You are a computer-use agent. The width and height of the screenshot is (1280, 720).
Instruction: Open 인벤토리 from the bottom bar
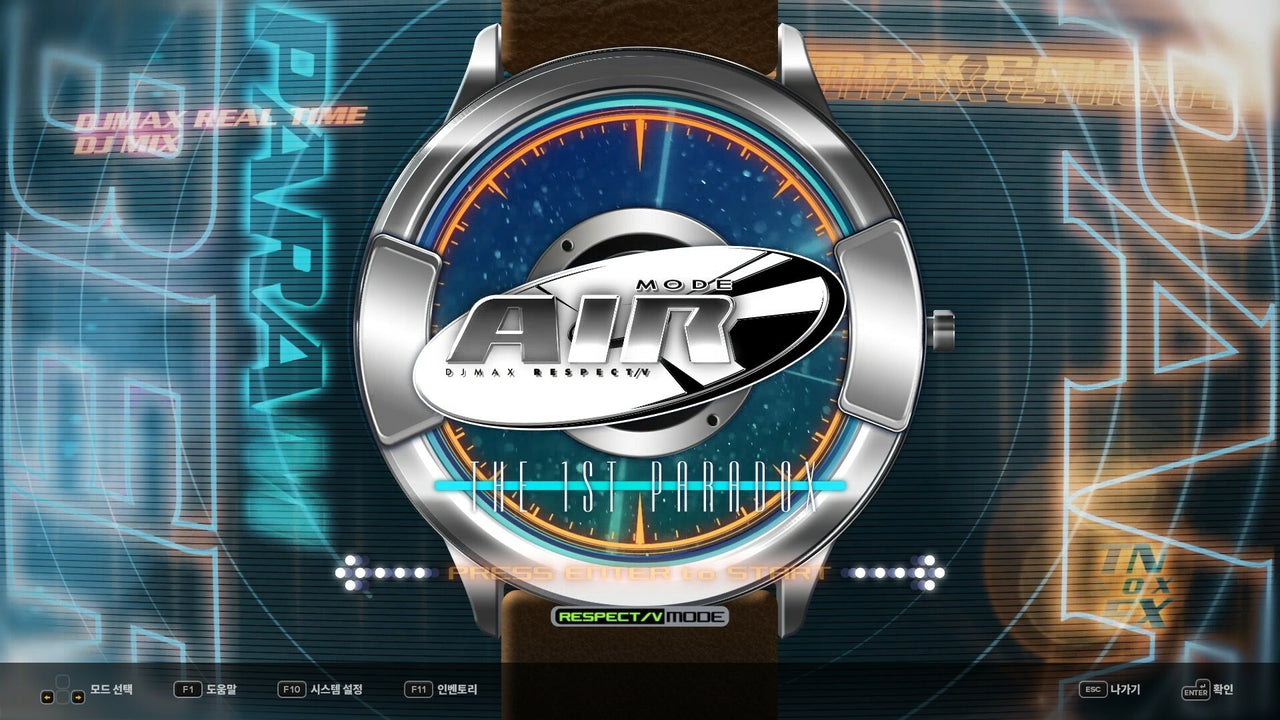459,690
